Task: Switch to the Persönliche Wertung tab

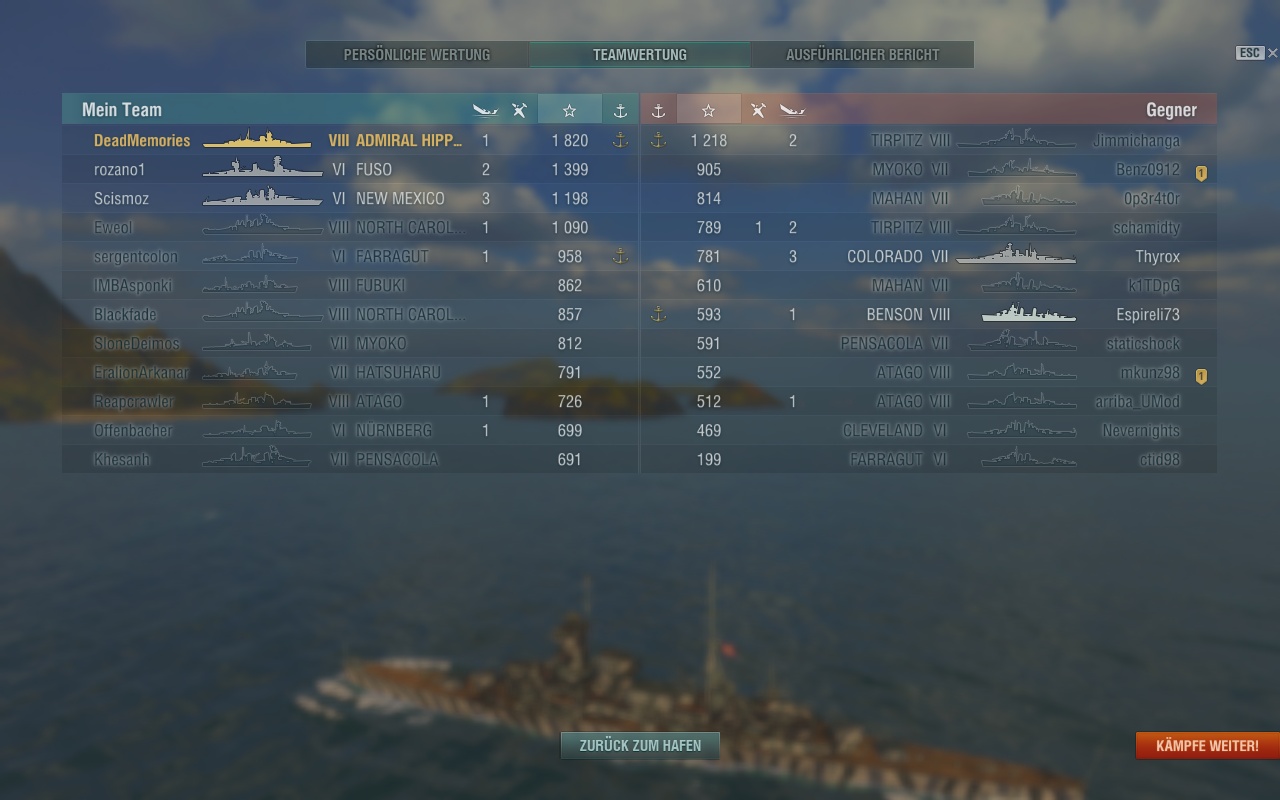Action: coord(417,55)
